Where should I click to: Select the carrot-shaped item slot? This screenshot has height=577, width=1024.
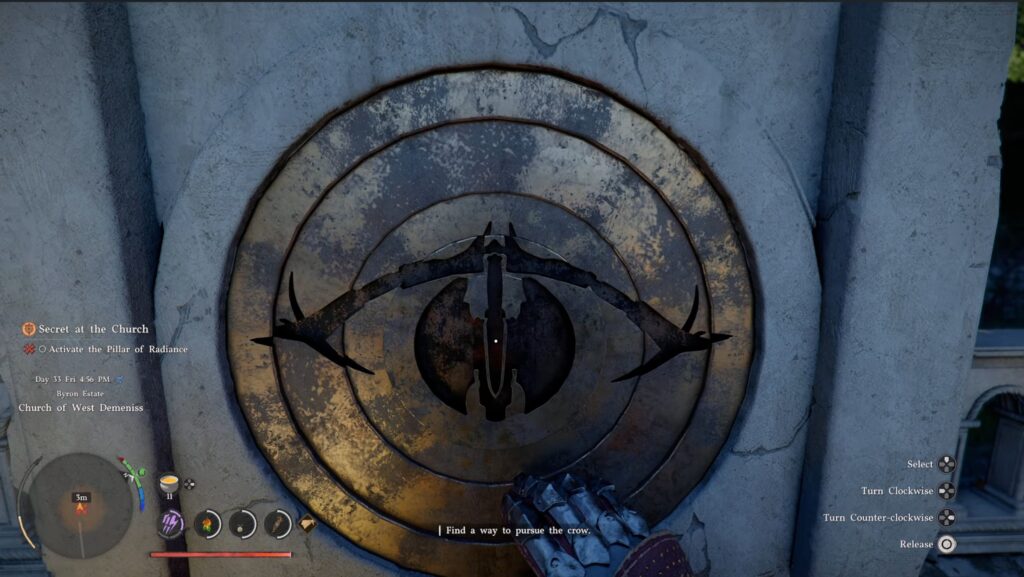pyautogui.click(x=277, y=523)
